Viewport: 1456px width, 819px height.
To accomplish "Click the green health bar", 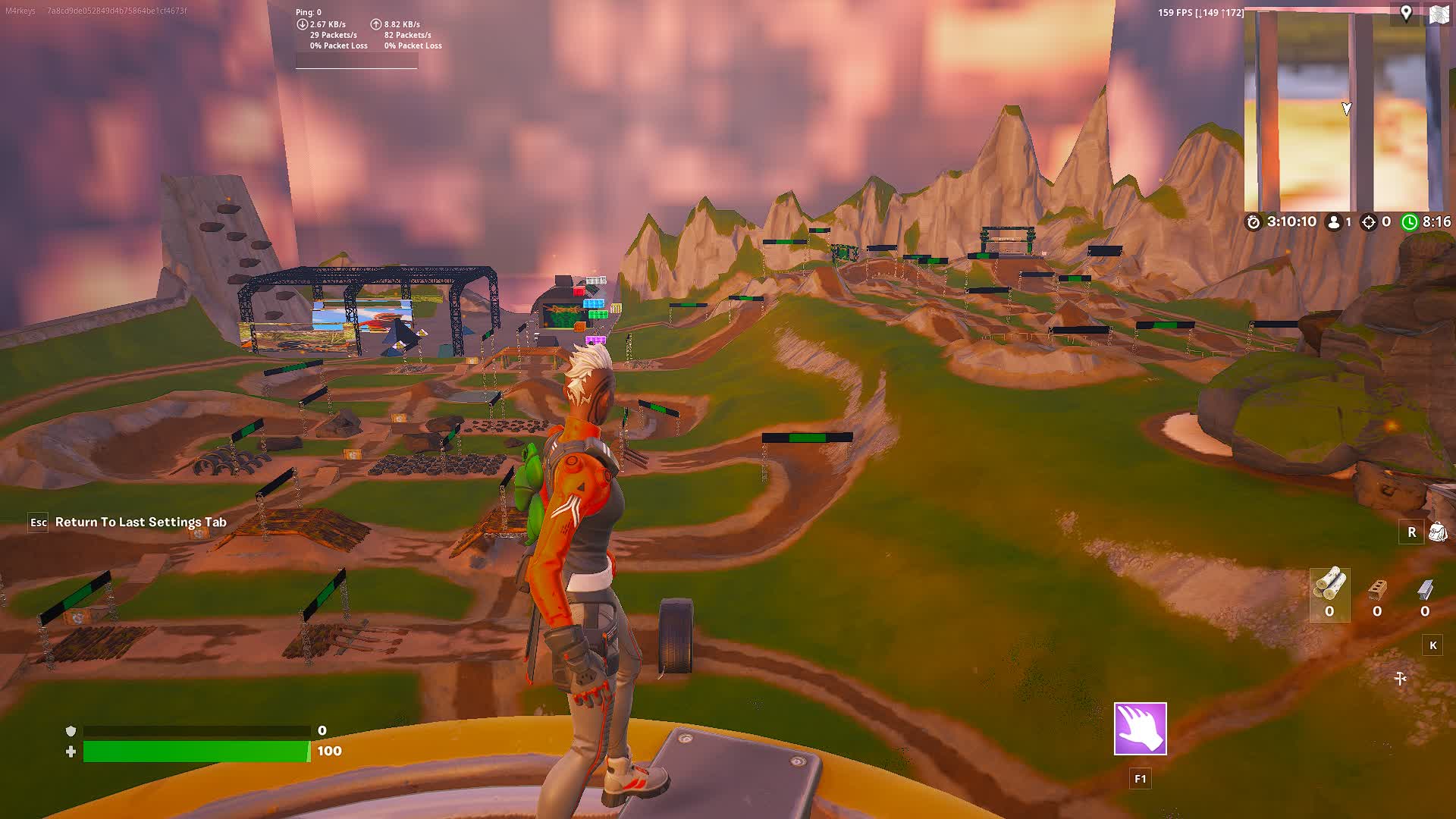I will [x=197, y=751].
